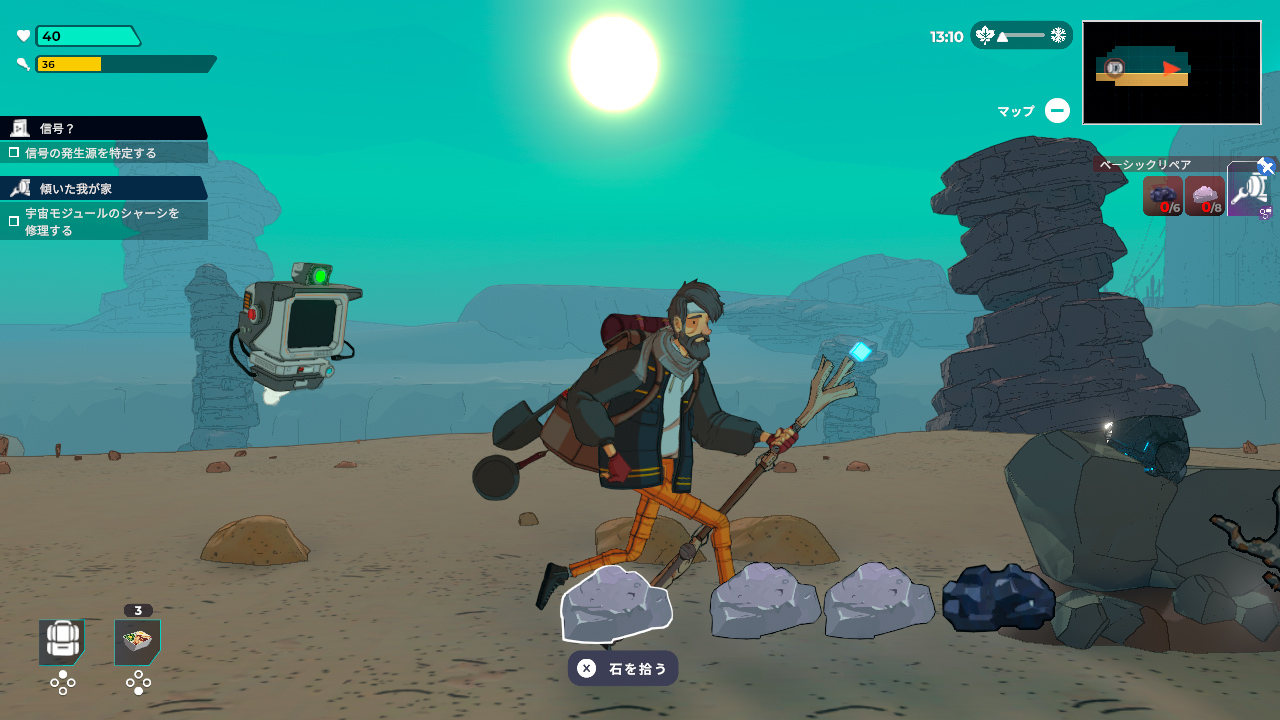Click the minimap panel
The height and width of the screenshot is (720, 1280).
pyautogui.click(x=1171, y=72)
